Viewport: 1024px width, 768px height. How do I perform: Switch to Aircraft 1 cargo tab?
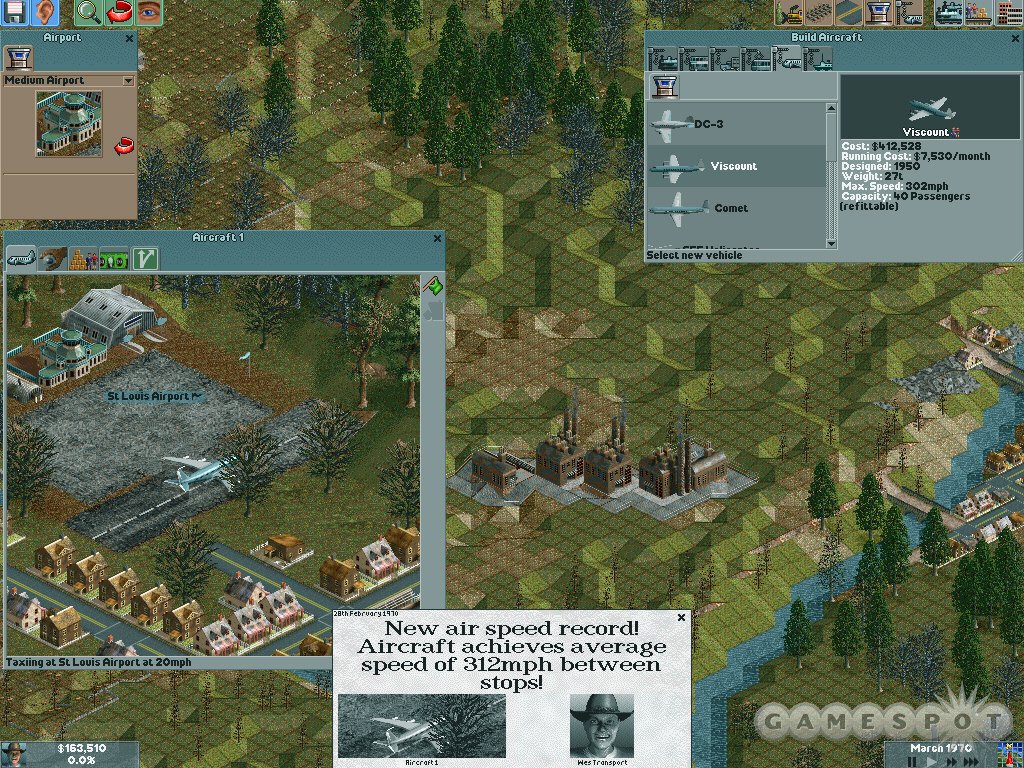coord(84,259)
